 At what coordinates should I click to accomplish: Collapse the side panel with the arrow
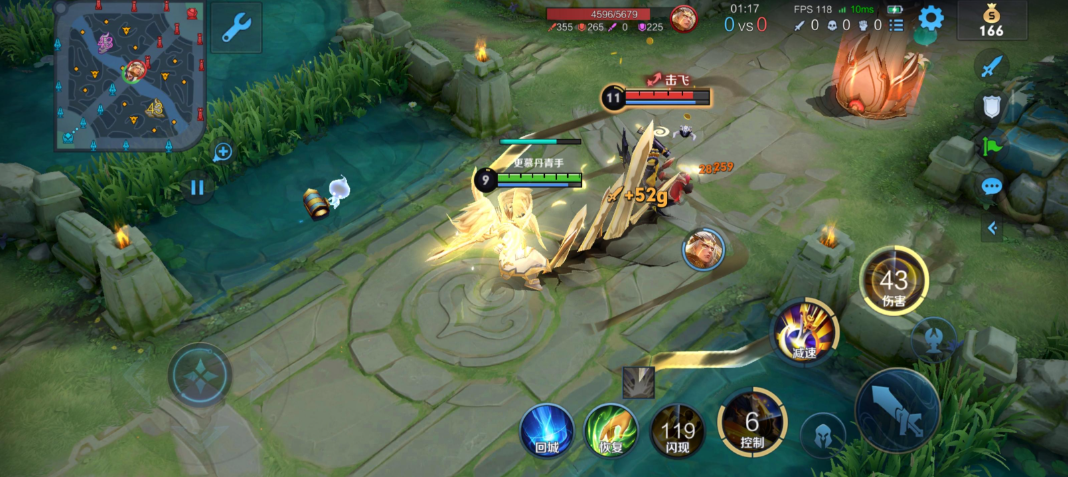[x=991, y=228]
